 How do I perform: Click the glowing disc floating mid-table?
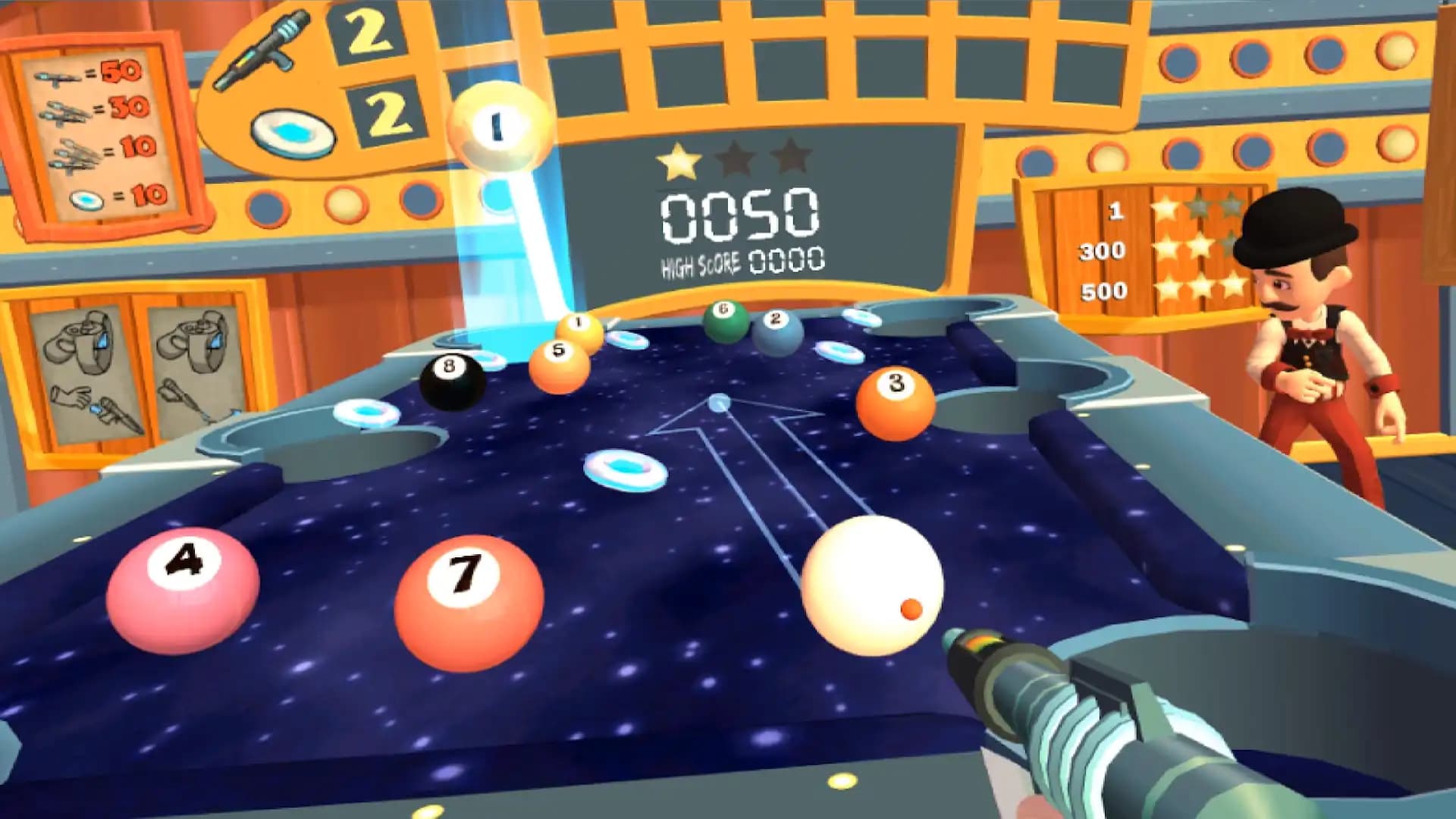coord(626,470)
